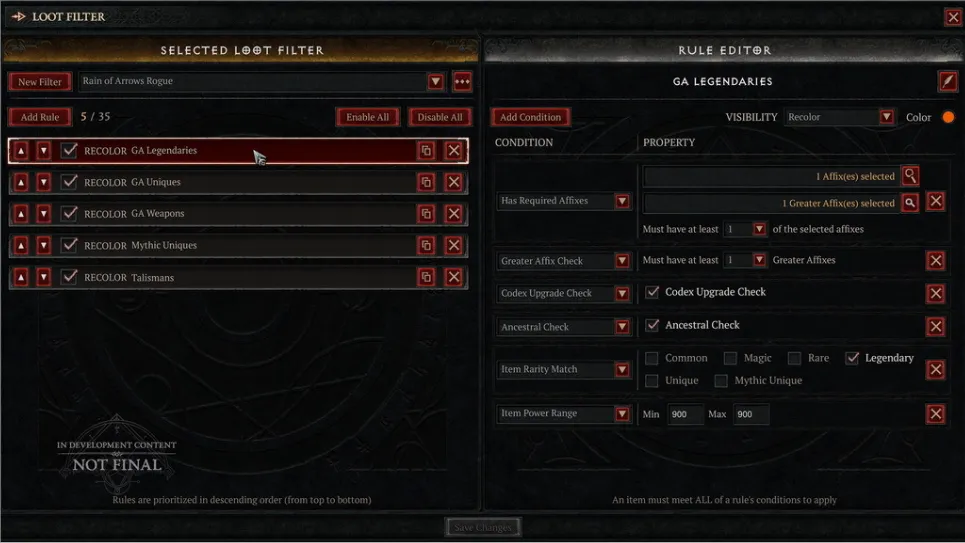965x543 pixels.
Task: Close the Loot Filter window
Action: coord(952,16)
